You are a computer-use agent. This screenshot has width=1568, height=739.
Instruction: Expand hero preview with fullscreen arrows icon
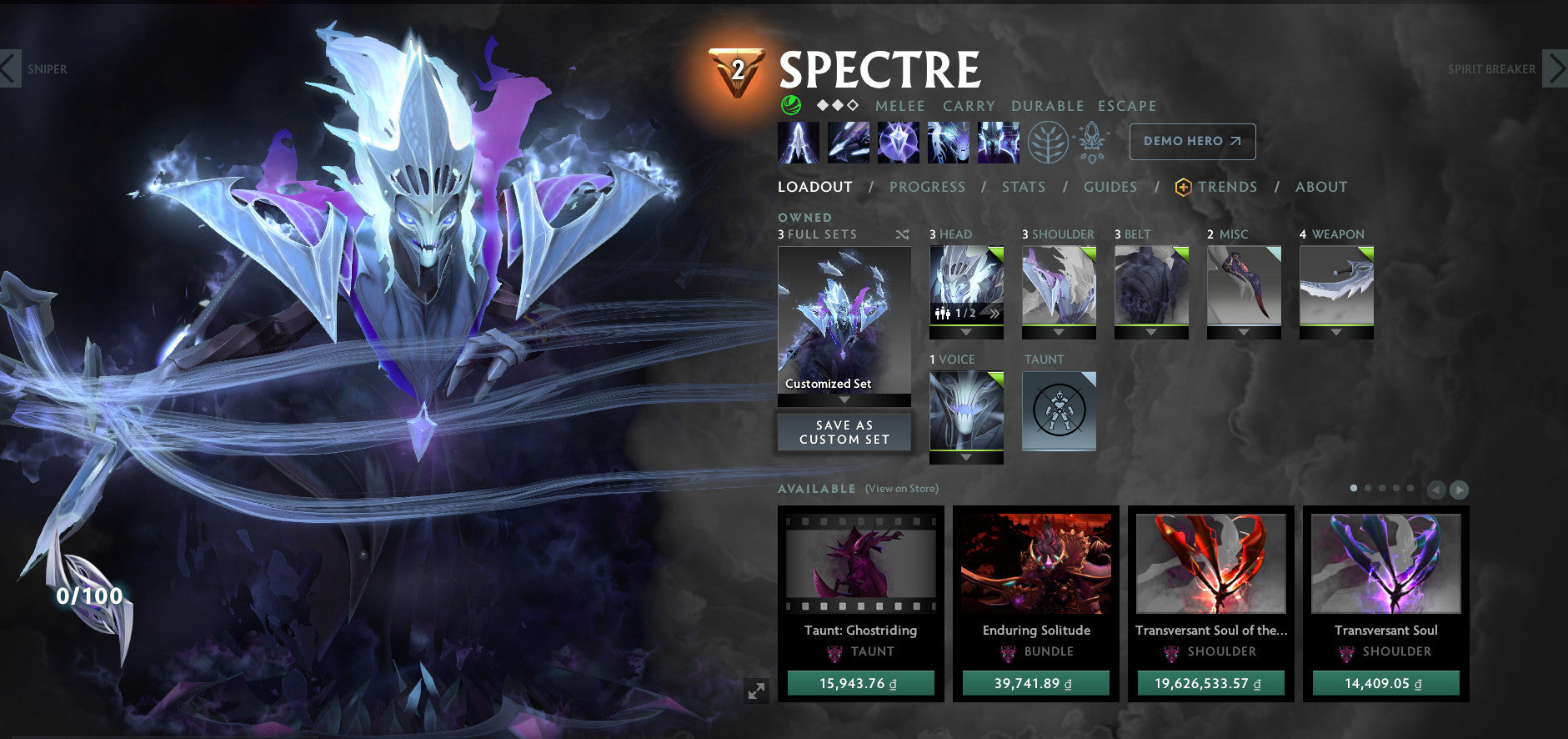757,691
